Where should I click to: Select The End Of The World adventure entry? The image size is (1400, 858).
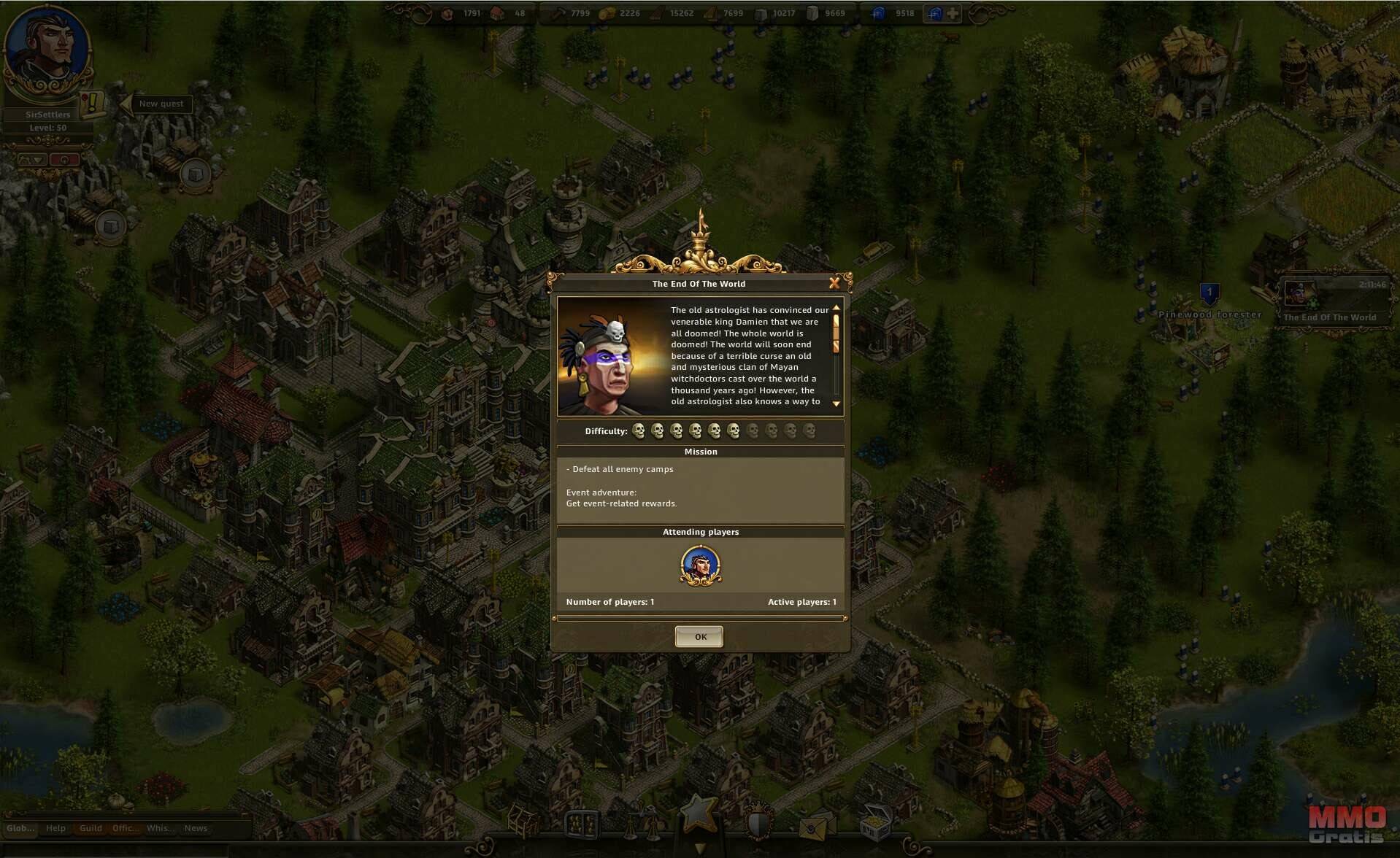tap(1330, 302)
